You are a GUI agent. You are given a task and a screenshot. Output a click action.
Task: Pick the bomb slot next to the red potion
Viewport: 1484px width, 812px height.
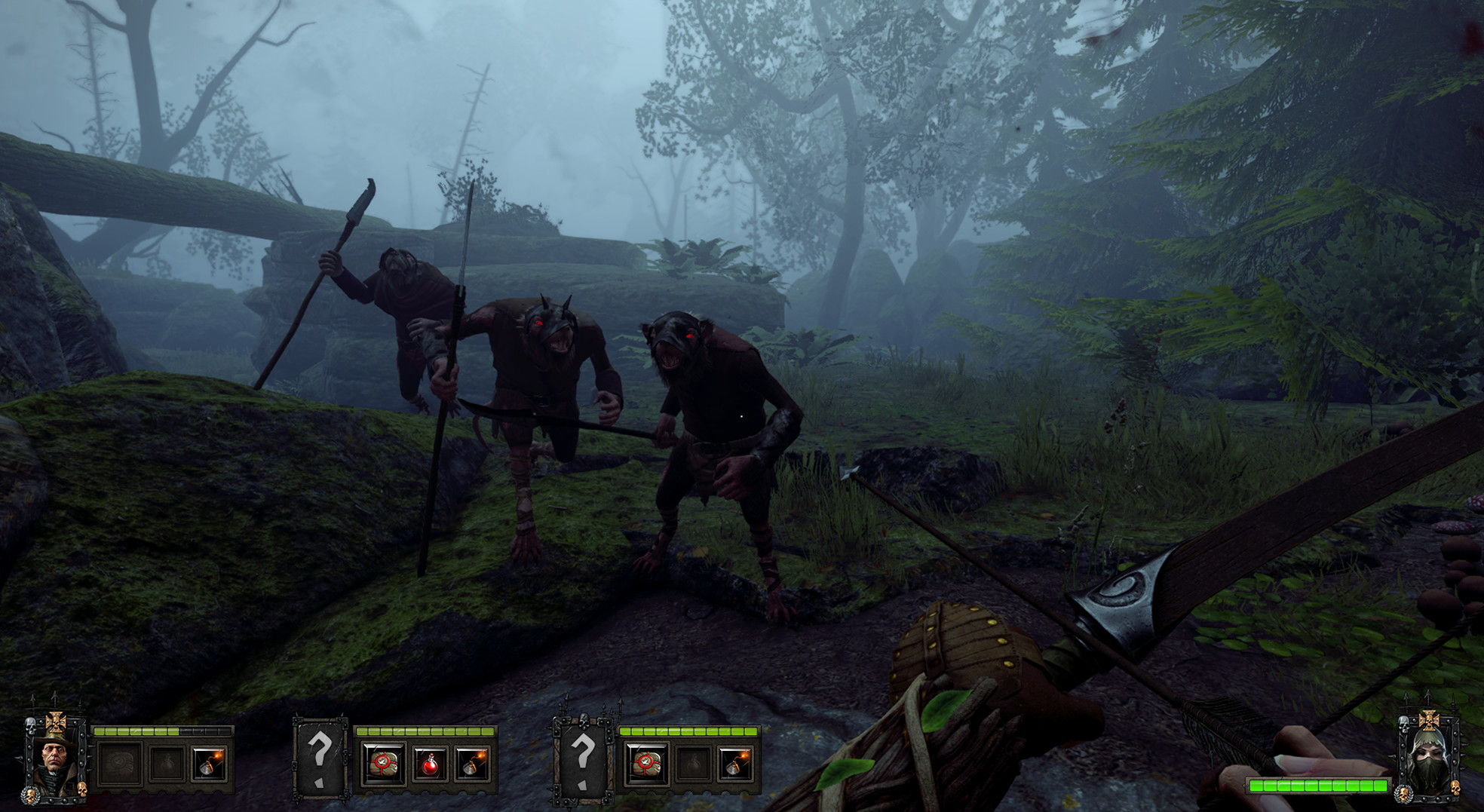pyautogui.click(x=473, y=764)
